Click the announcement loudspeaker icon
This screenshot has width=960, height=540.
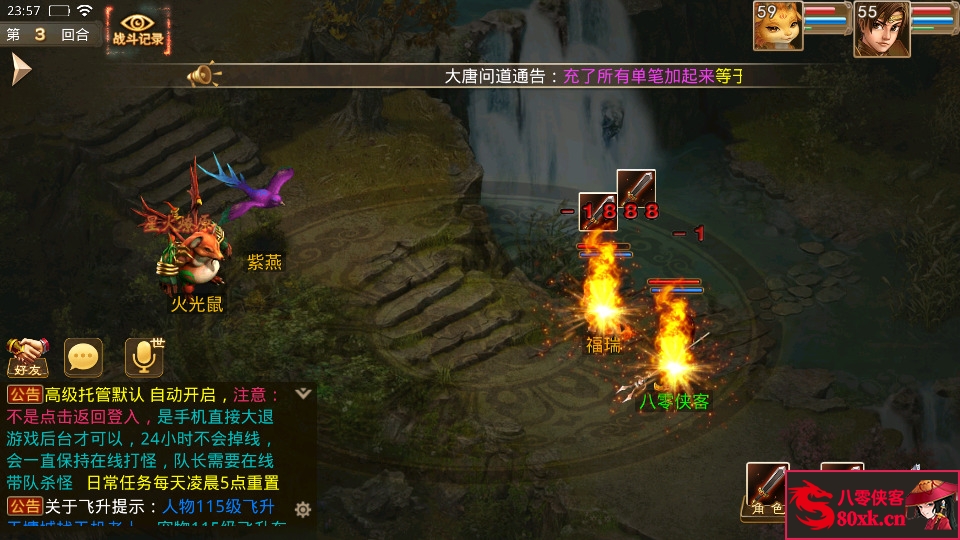click(x=203, y=75)
